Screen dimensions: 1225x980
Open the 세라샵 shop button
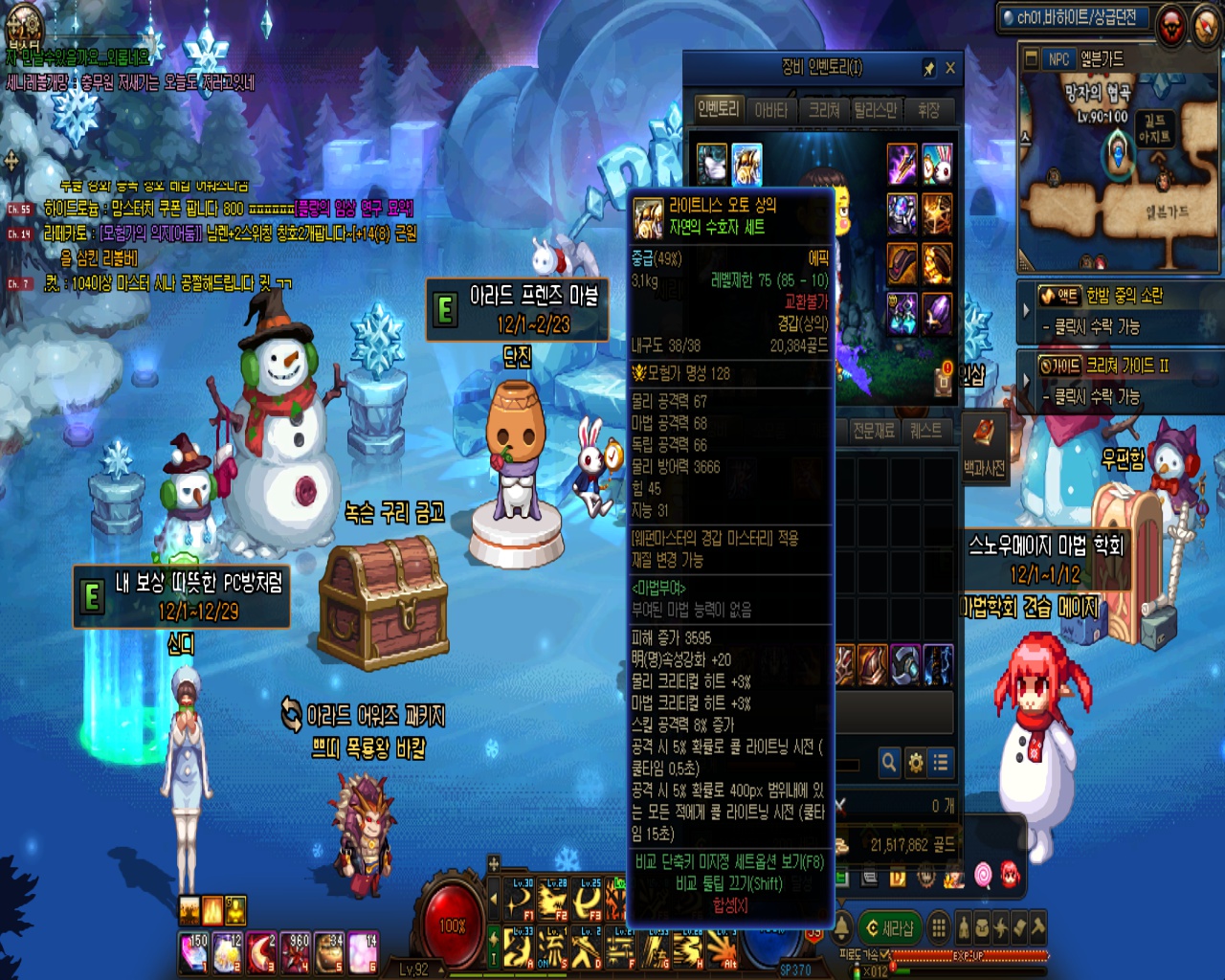pyautogui.click(x=889, y=927)
